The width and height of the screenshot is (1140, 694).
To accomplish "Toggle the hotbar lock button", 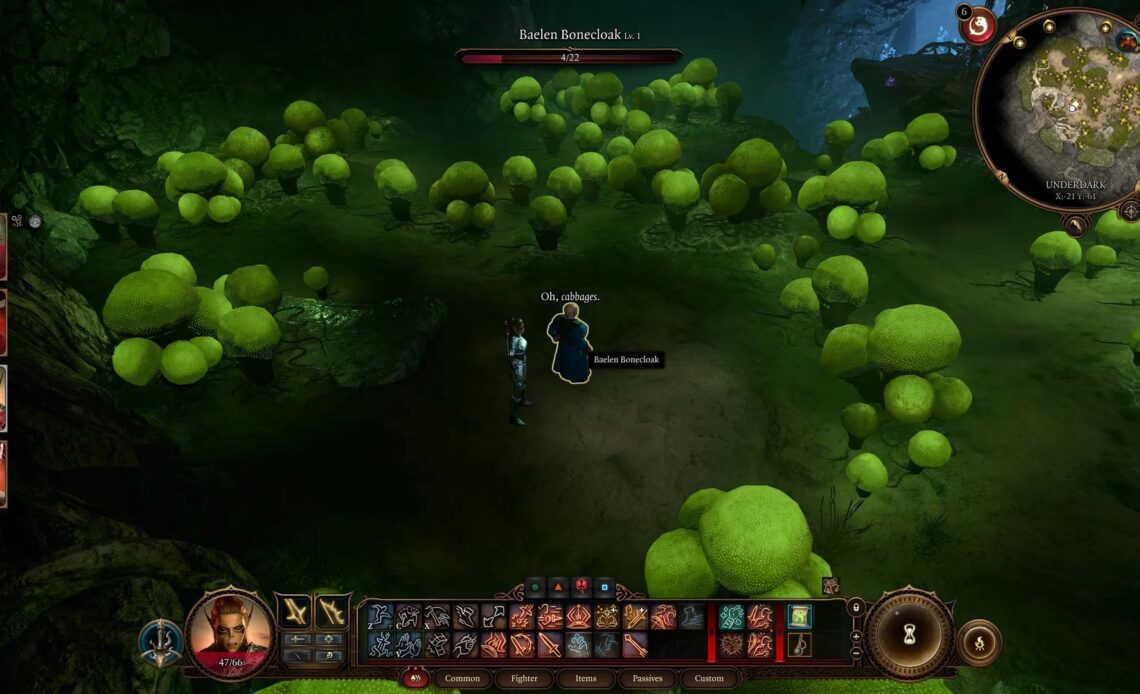I will [855, 606].
